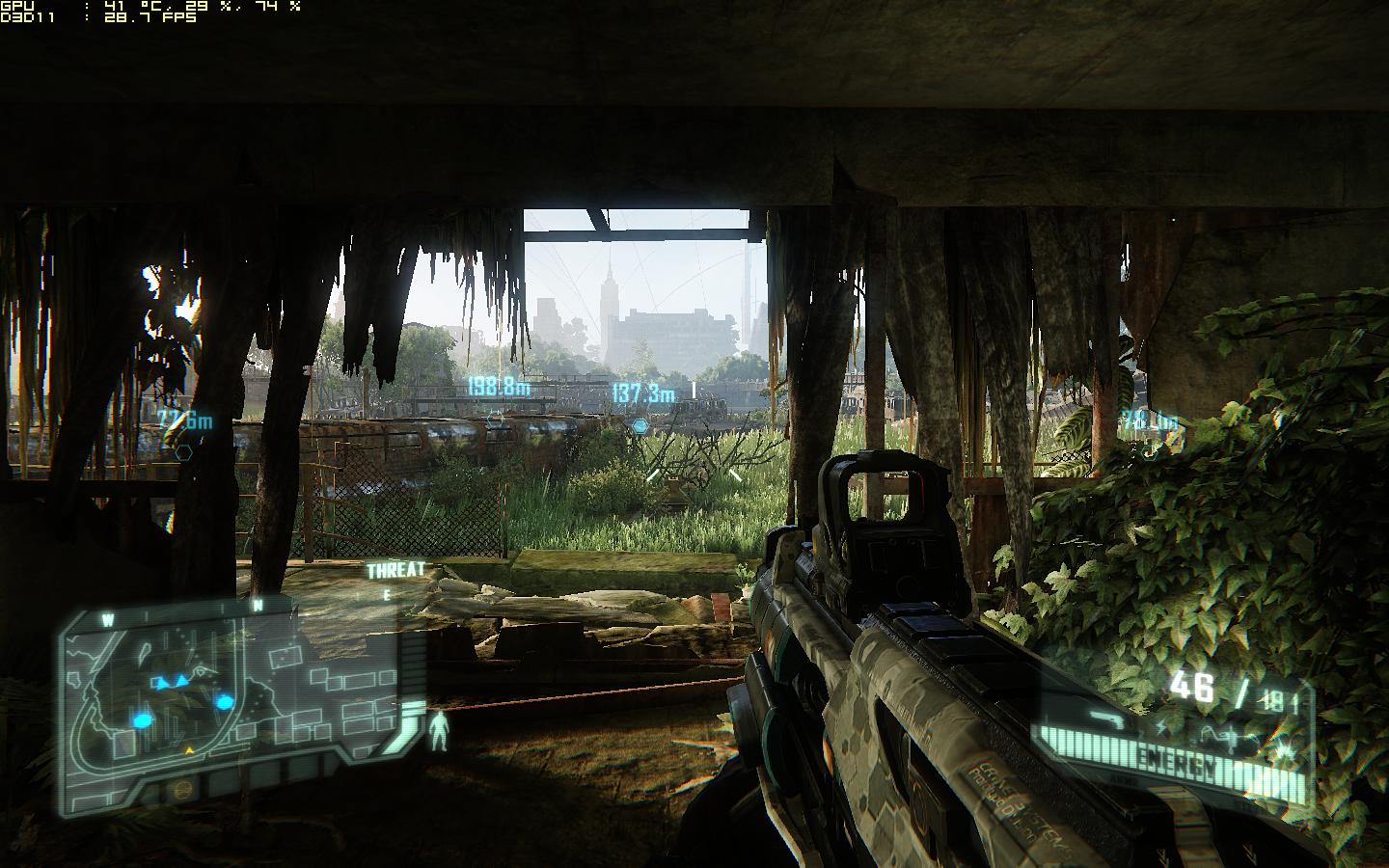Click the player stance figure icon
The width and height of the screenshot is (1389, 868).
point(440,731)
